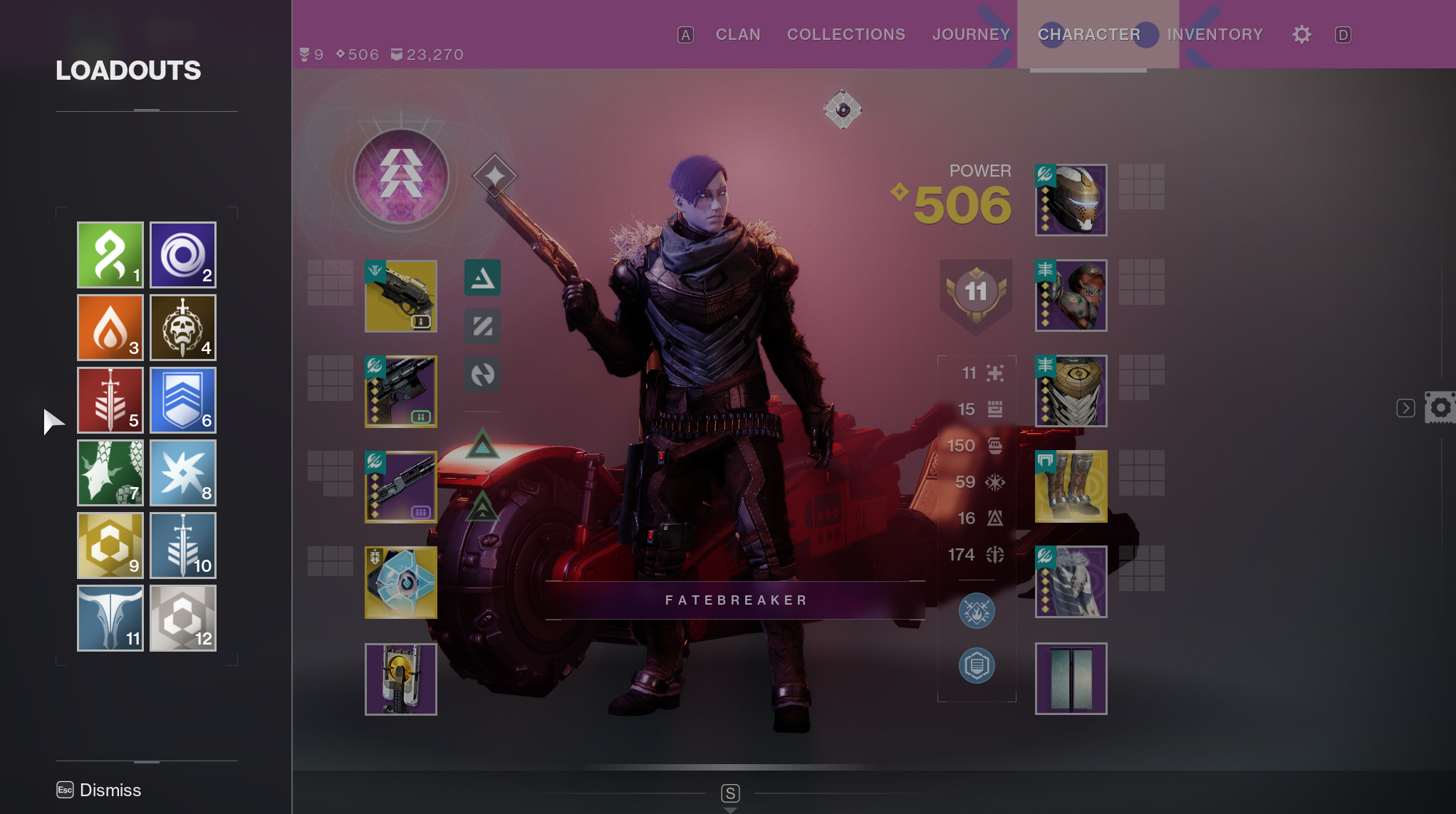The height and width of the screenshot is (814, 1456).
Task: Select loadout 8 with the starburst icon
Action: [x=183, y=472]
